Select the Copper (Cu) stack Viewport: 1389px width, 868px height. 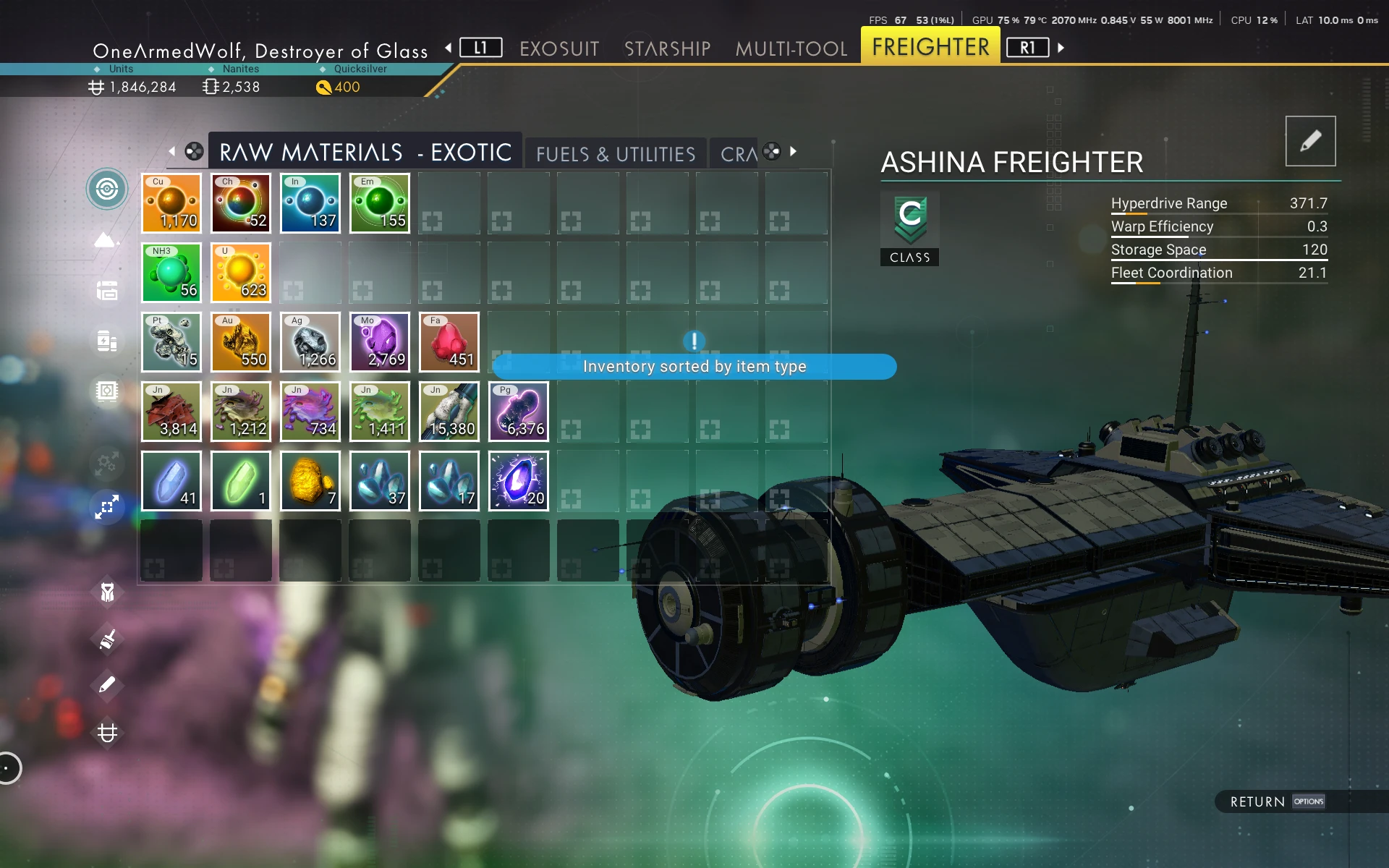171,203
